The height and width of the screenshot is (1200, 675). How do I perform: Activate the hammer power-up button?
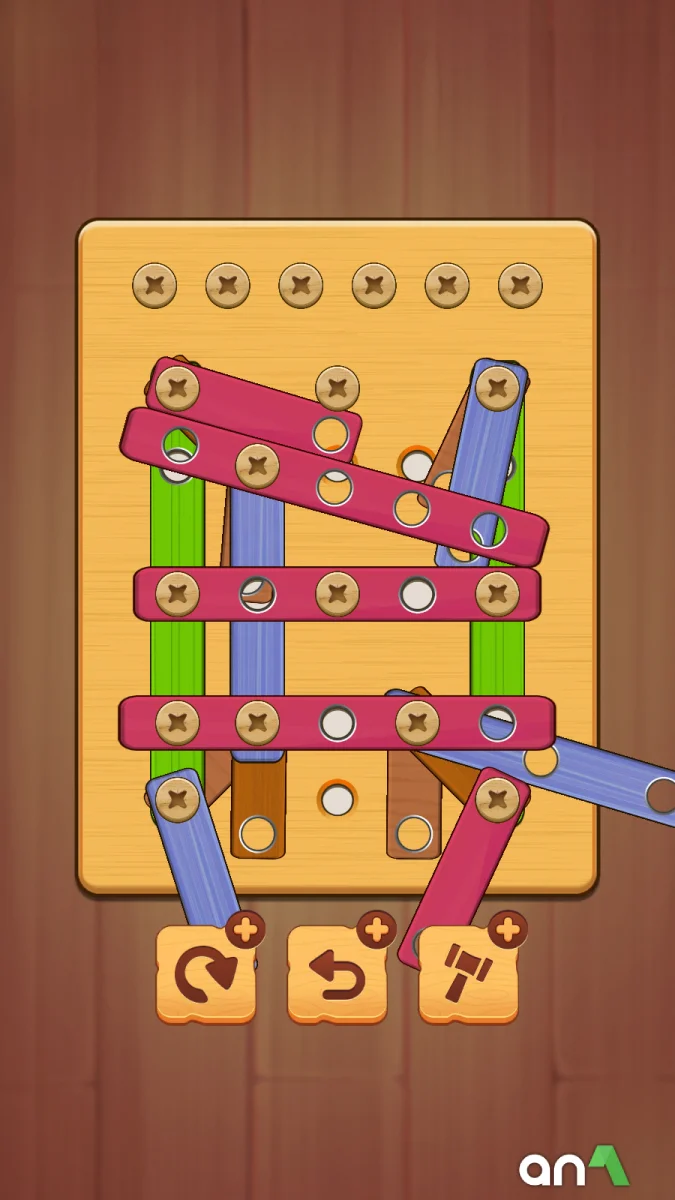[x=468, y=974]
